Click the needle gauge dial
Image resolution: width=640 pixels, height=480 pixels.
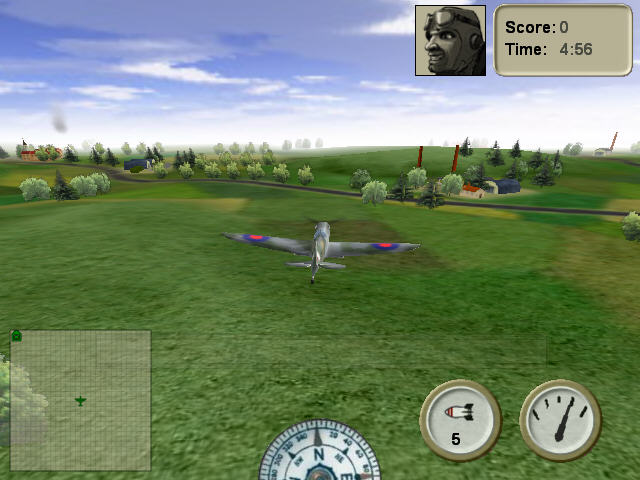pyautogui.click(x=560, y=420)
